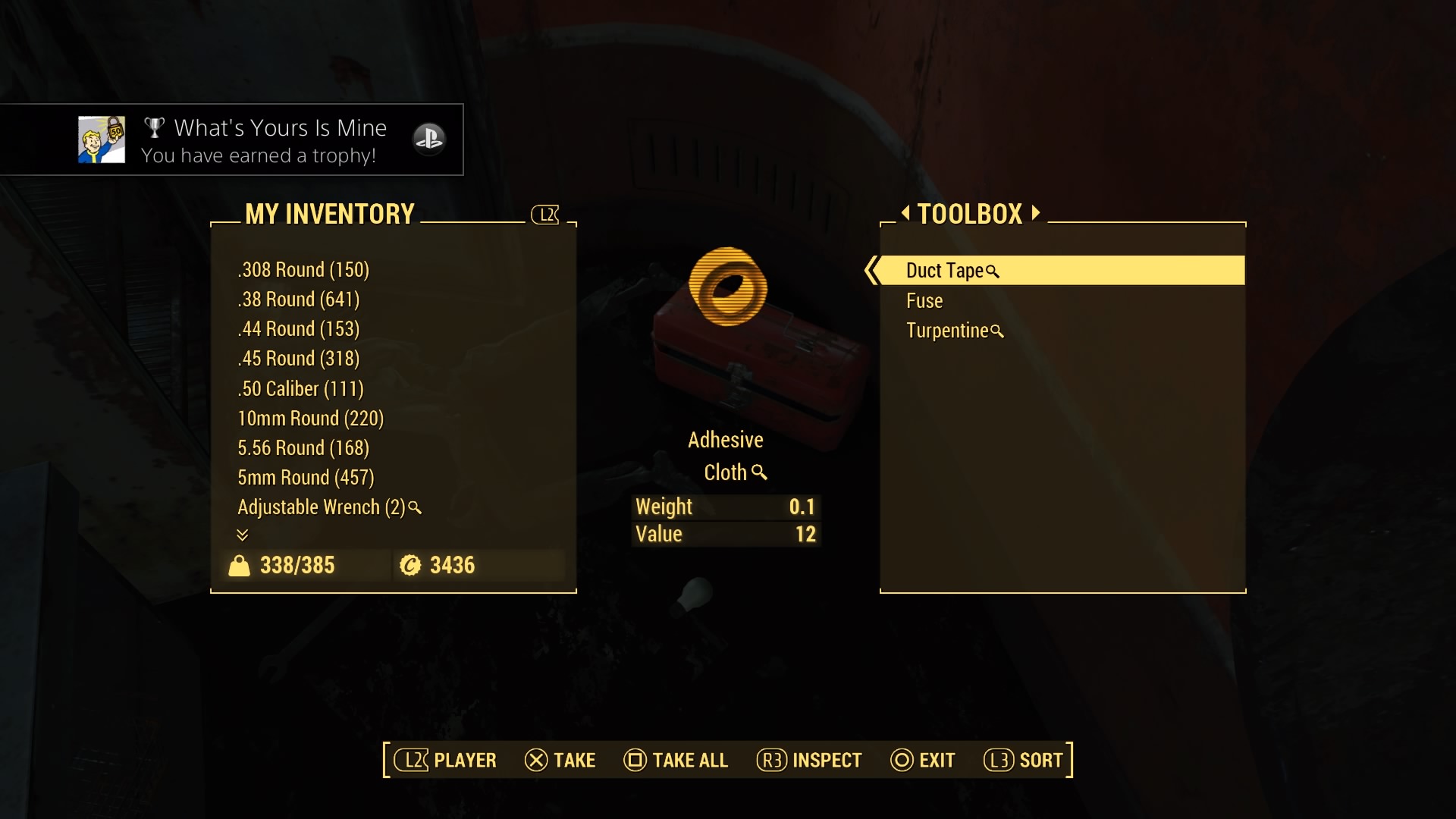The image size is (1456, 819).
Task: Choose the Fuse item in the toolbox
Action: point(924,301)
